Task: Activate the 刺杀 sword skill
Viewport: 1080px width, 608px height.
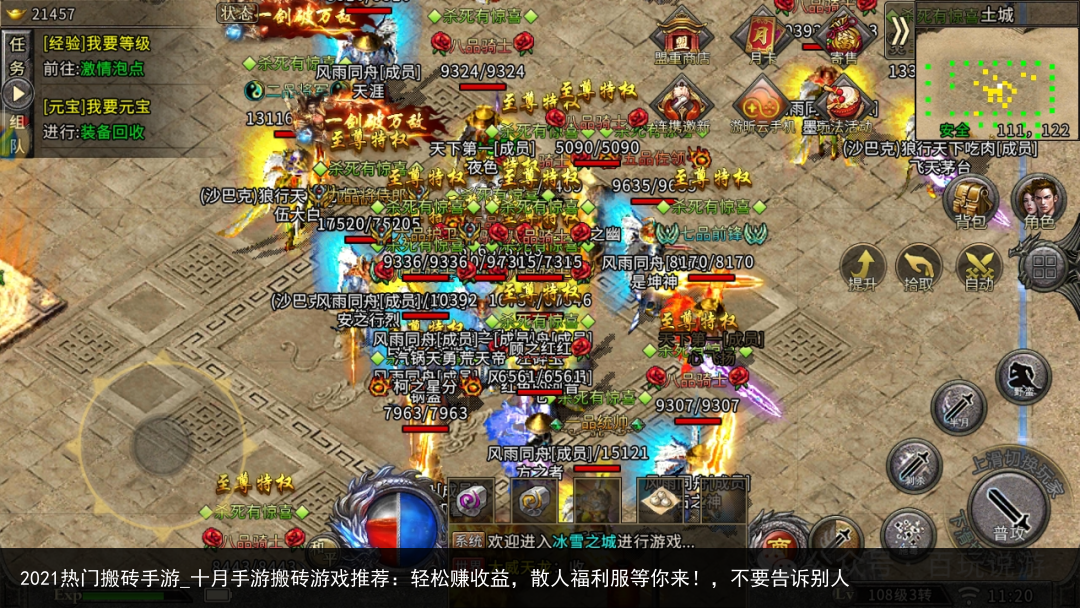Action: click(913, 465)
